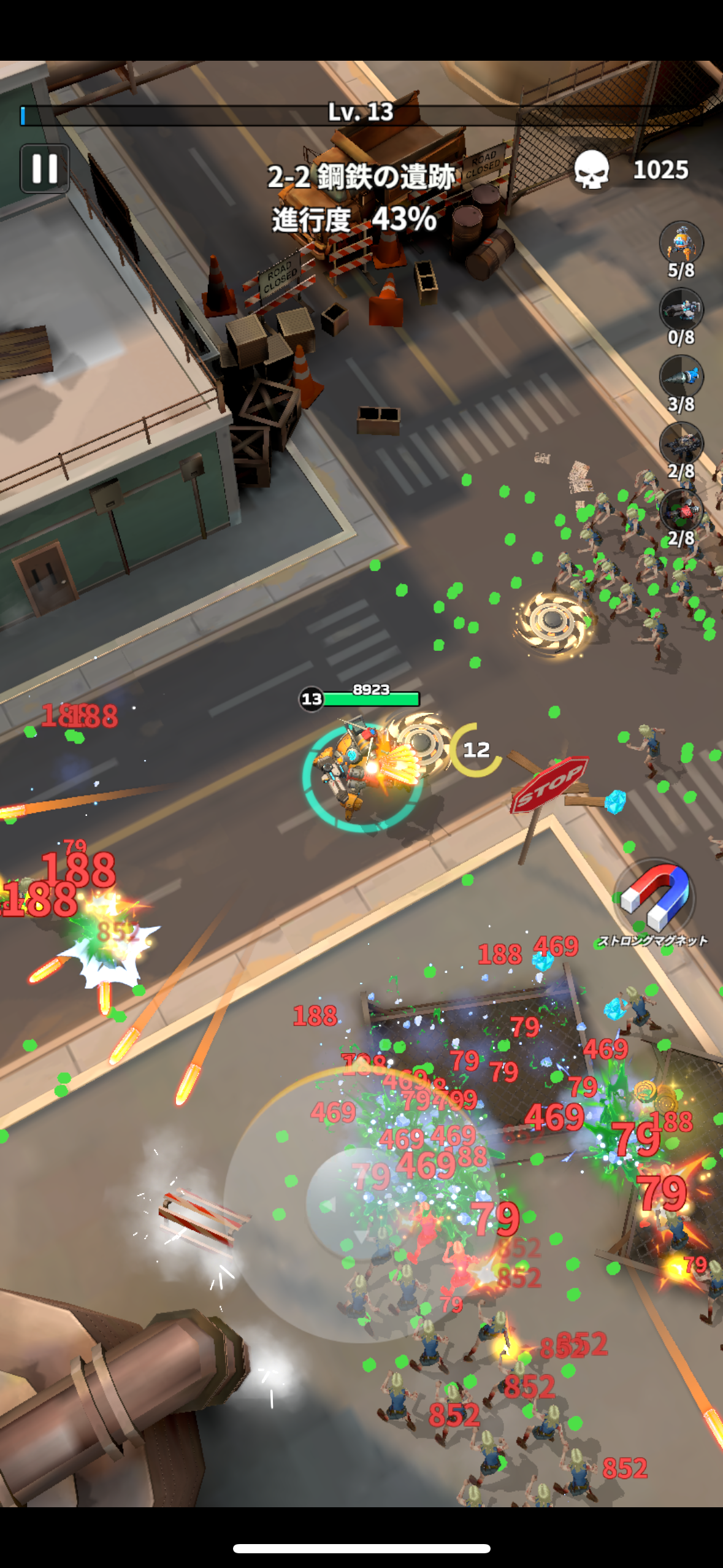Pause the game with the pause button
Screen dimensions: 723x1568
[x=44, y=169]
